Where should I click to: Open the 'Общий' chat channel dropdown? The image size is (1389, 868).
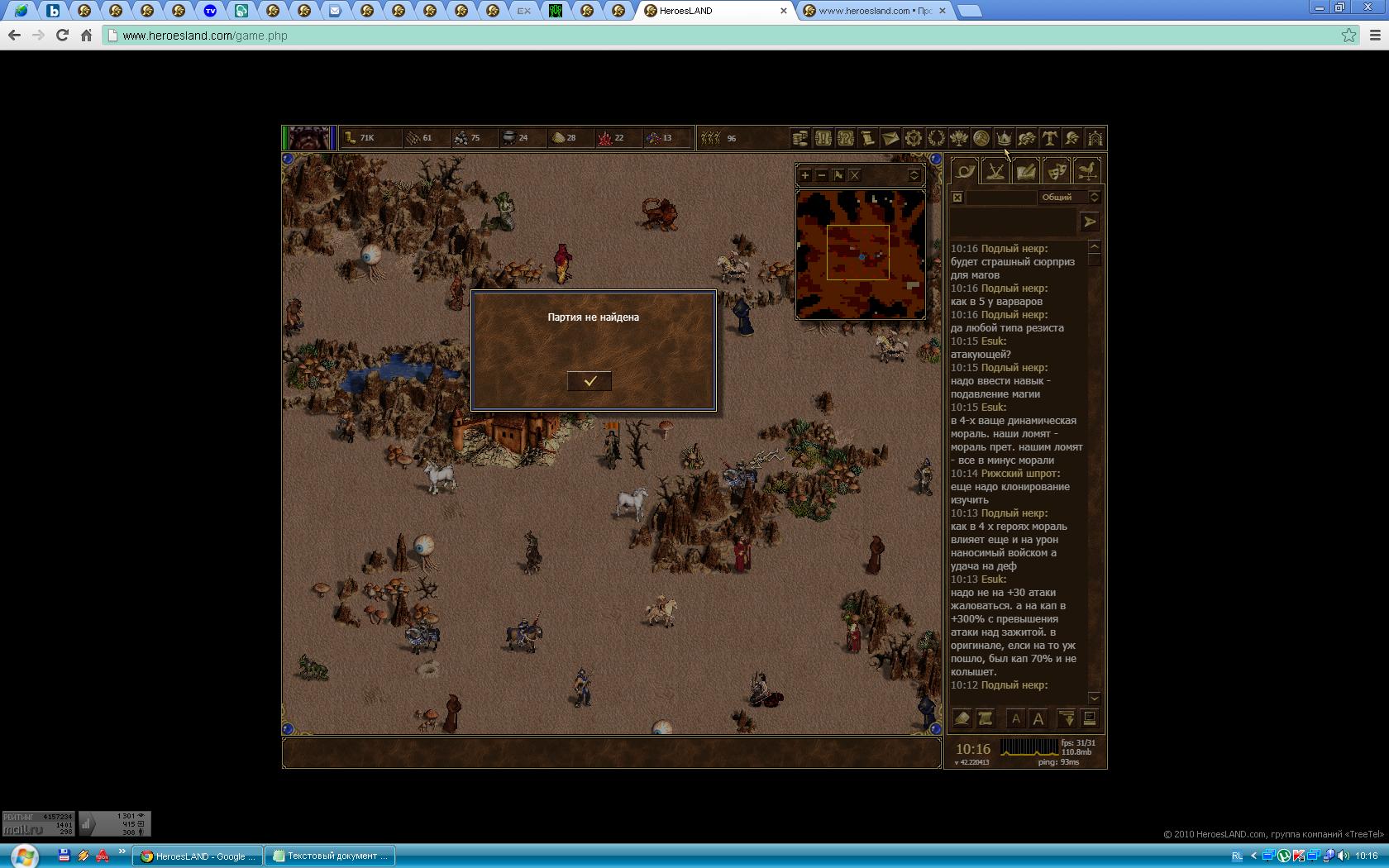pos(1070,198)
